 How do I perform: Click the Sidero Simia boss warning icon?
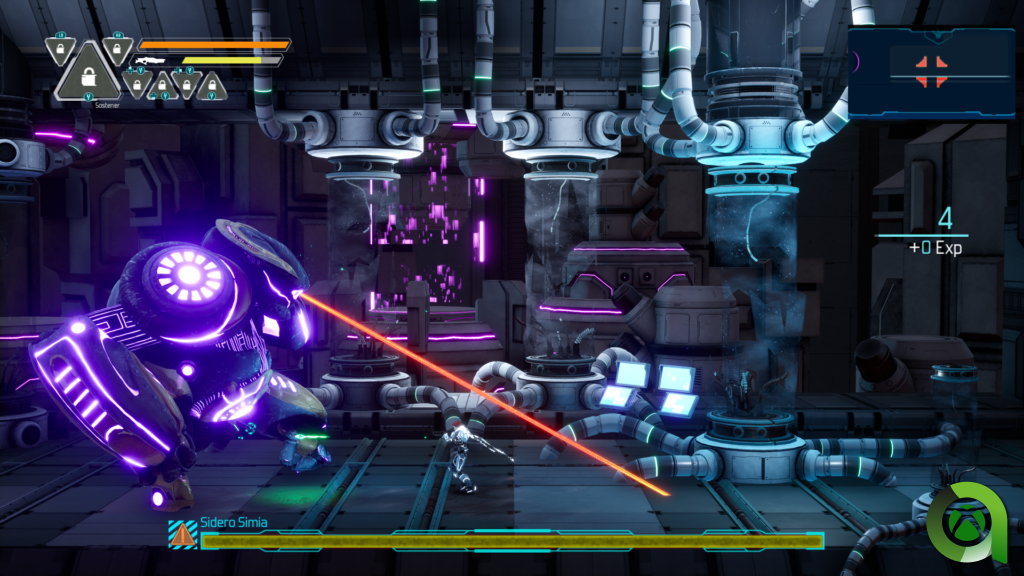pos(183,536)
